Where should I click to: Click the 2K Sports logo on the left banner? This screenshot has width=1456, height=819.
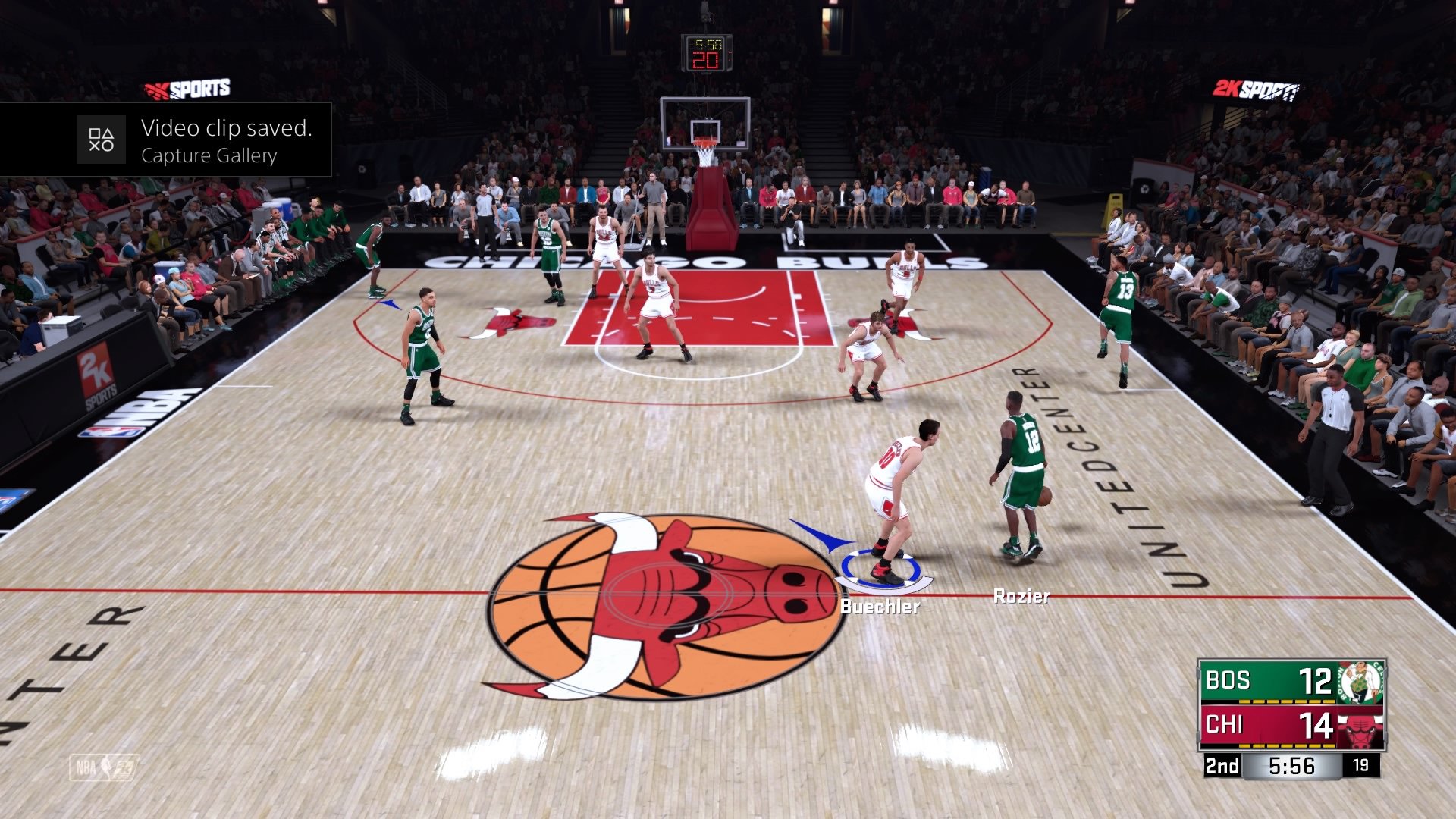tap(187, 86)
